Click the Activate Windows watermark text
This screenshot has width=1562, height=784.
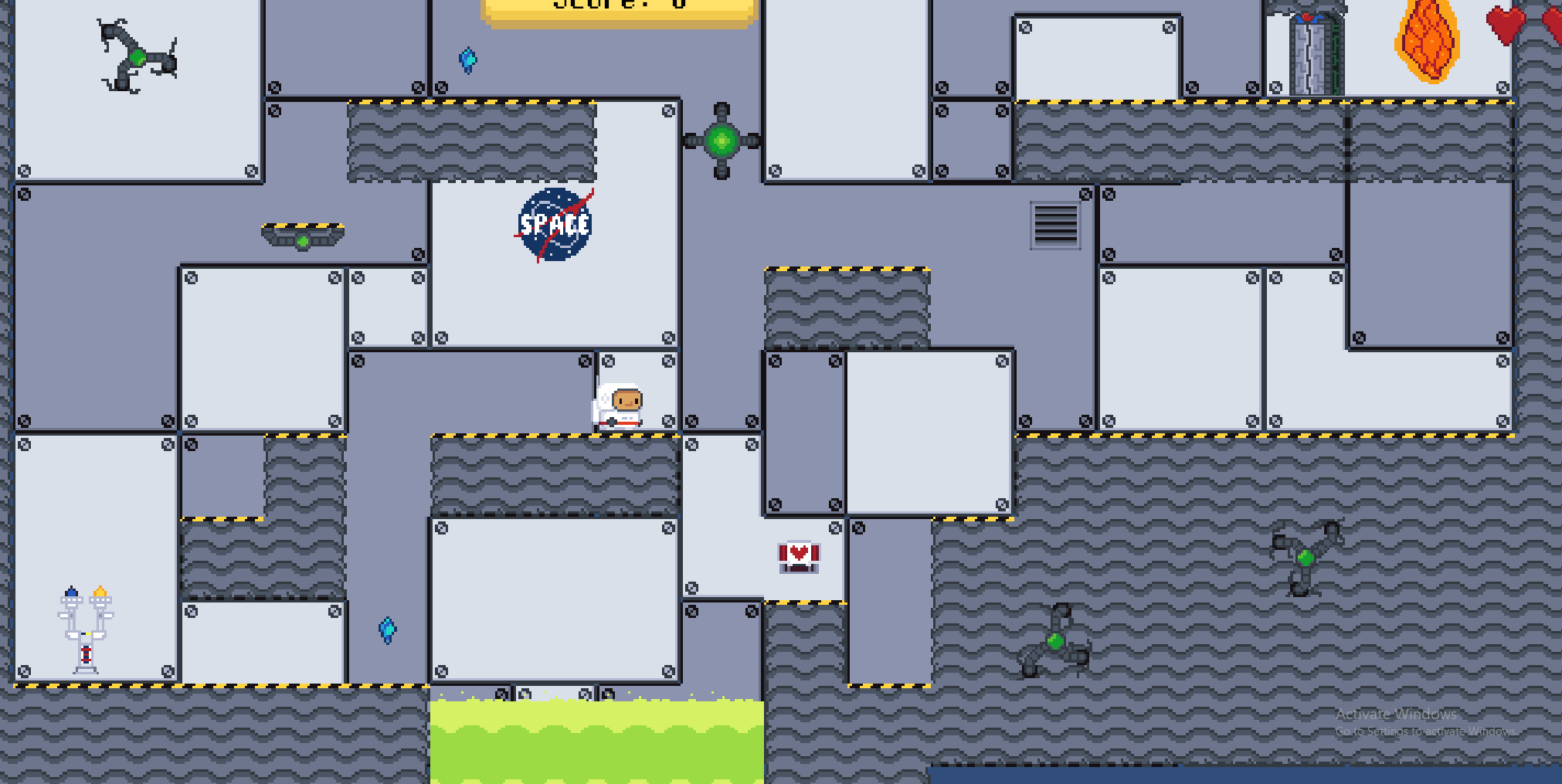(1394, 714)
